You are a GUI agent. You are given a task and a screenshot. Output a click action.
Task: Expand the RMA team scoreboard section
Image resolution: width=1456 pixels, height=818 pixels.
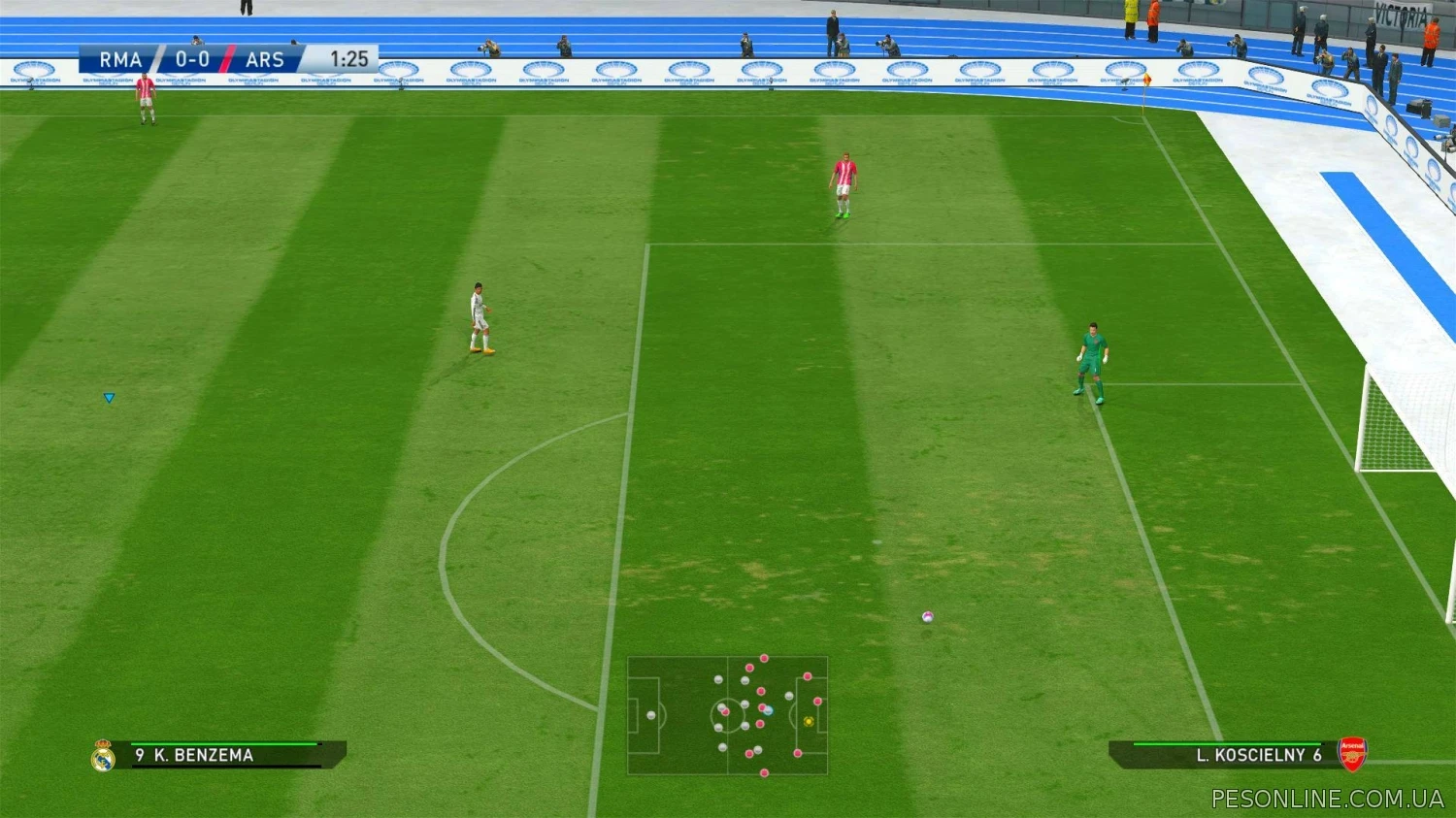coord(119,59)
